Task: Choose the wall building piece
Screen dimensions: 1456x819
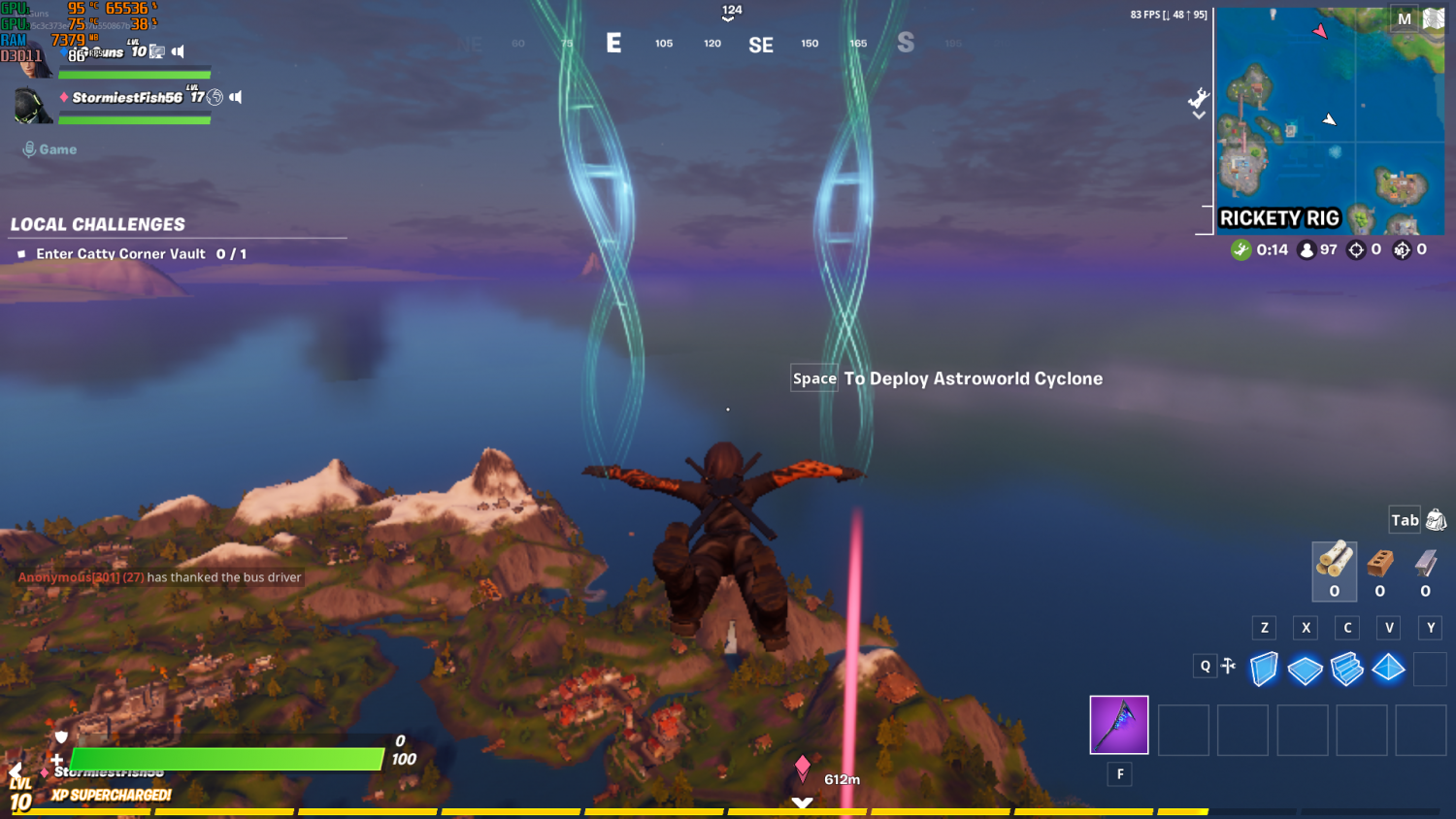Action: pyautogui.click(x=1263, y=669)
